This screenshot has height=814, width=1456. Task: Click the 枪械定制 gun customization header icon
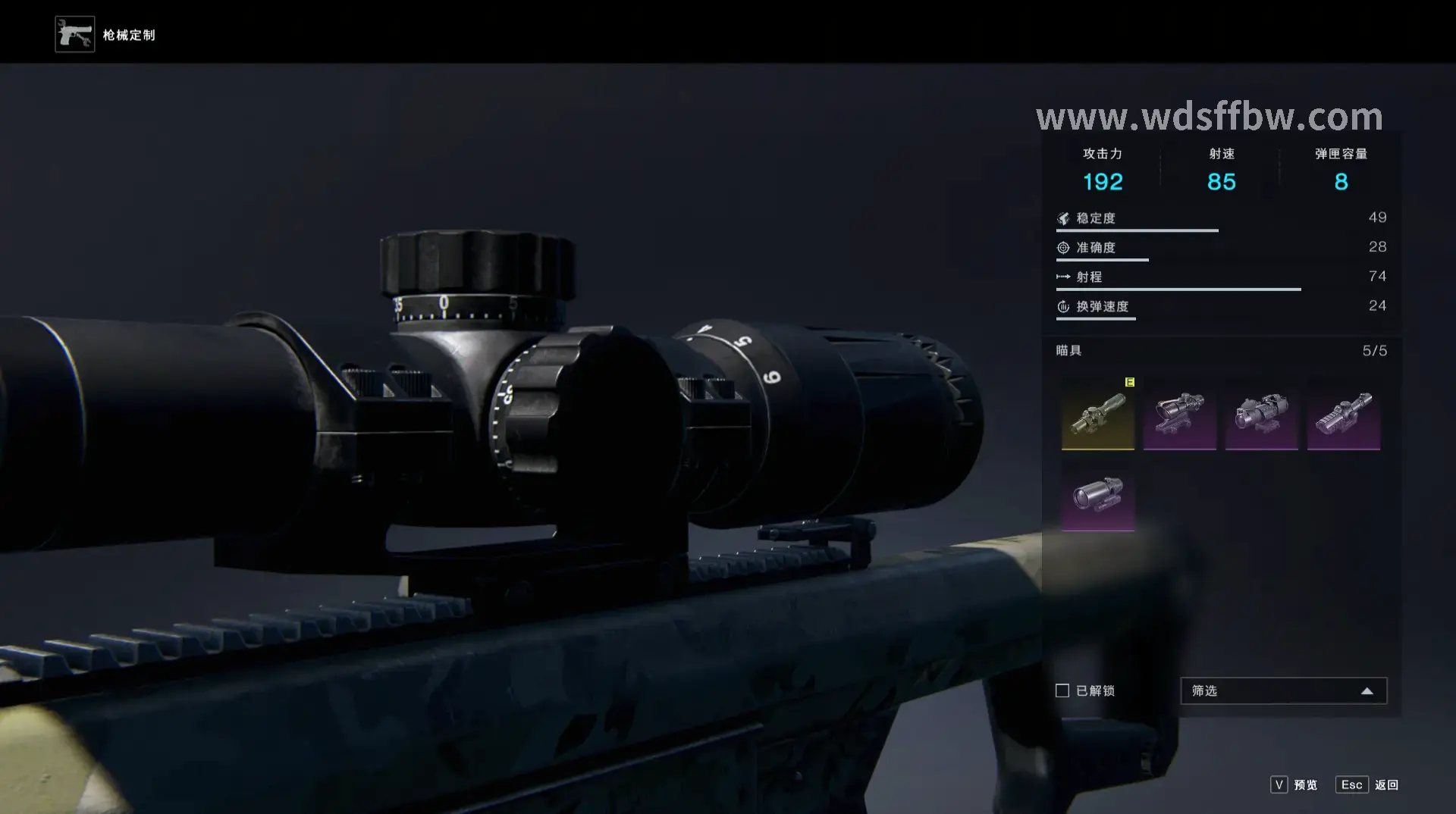(75, 35)
